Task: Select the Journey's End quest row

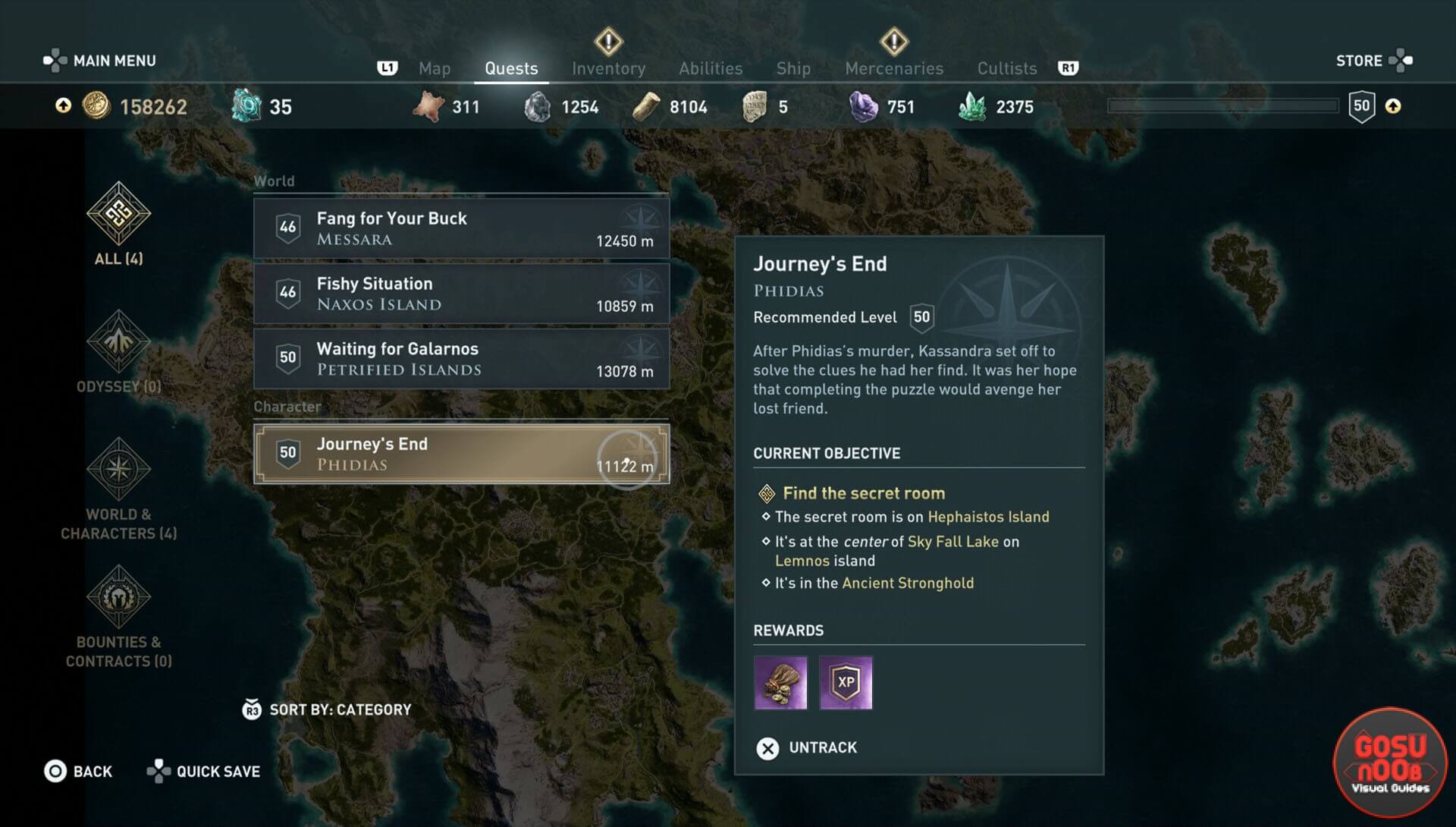Action: 461,454
